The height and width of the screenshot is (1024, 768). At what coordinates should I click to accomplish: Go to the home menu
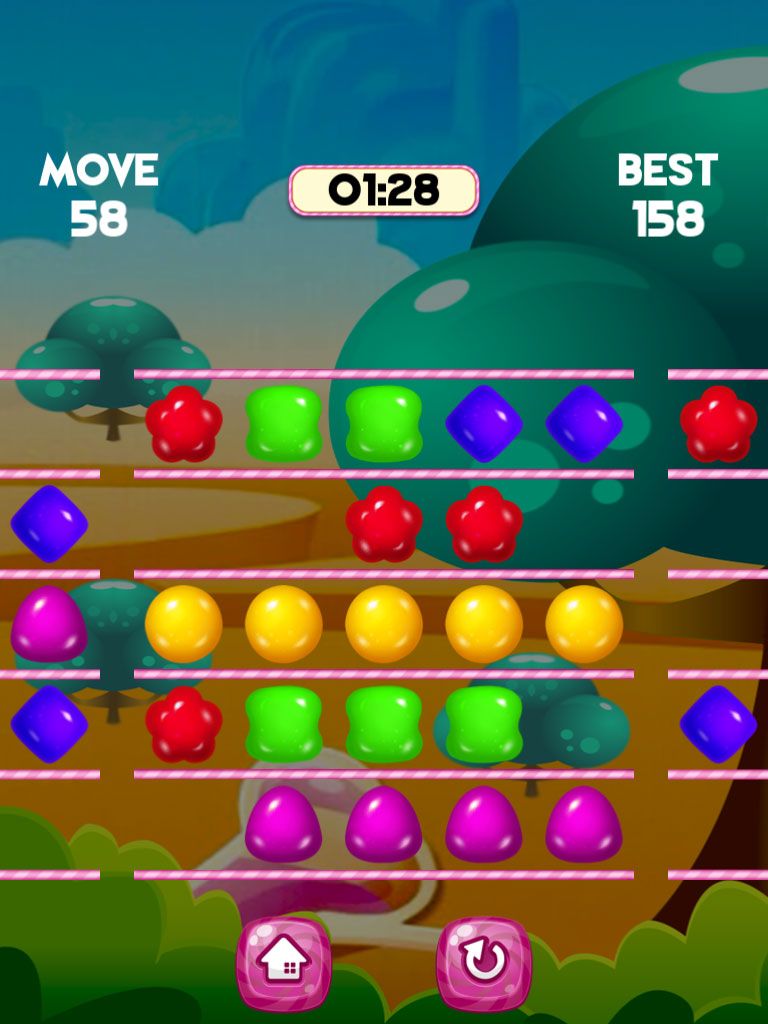[x=284, y=963]
